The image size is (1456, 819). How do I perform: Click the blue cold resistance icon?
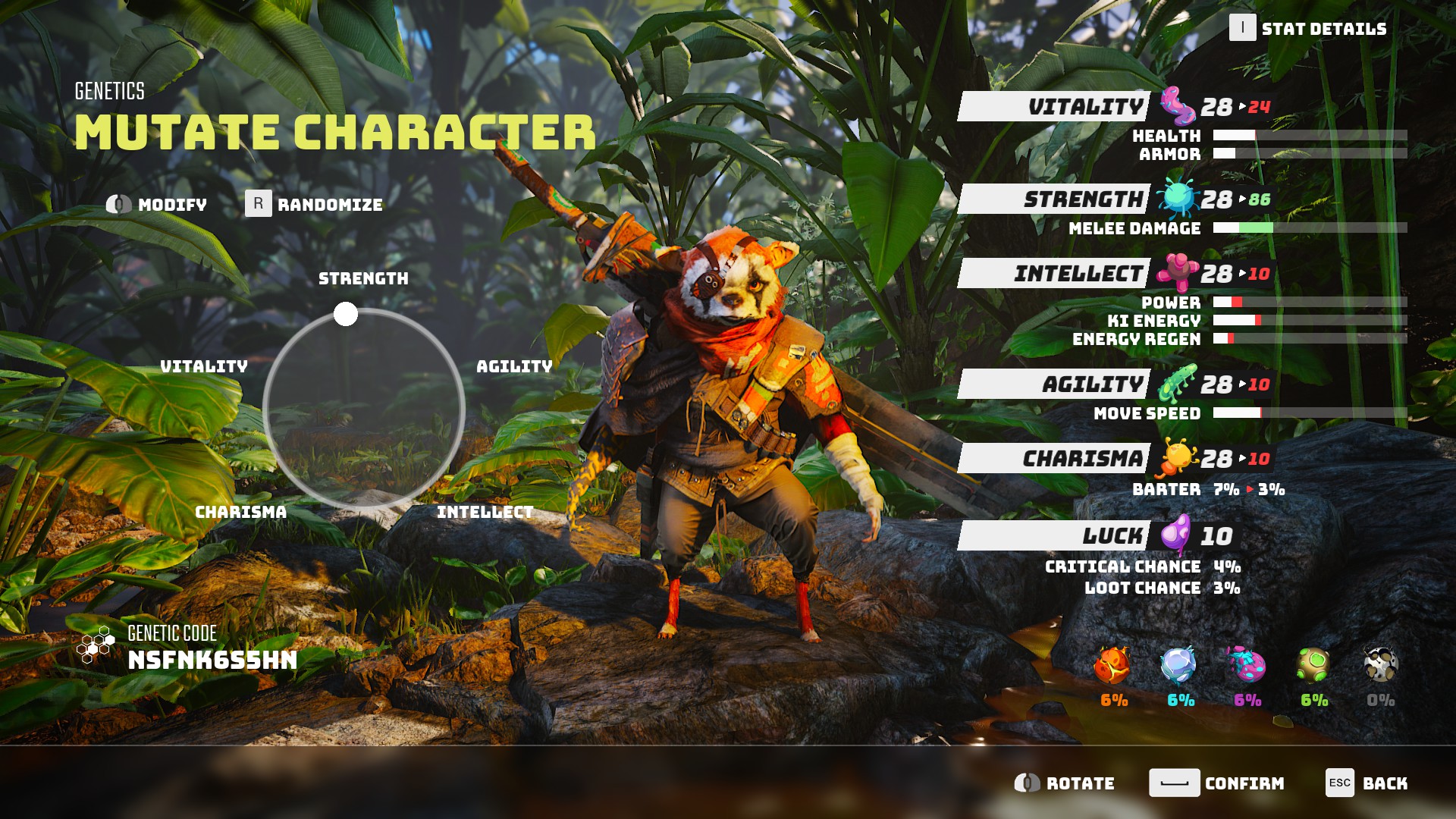pos(1179,666)
